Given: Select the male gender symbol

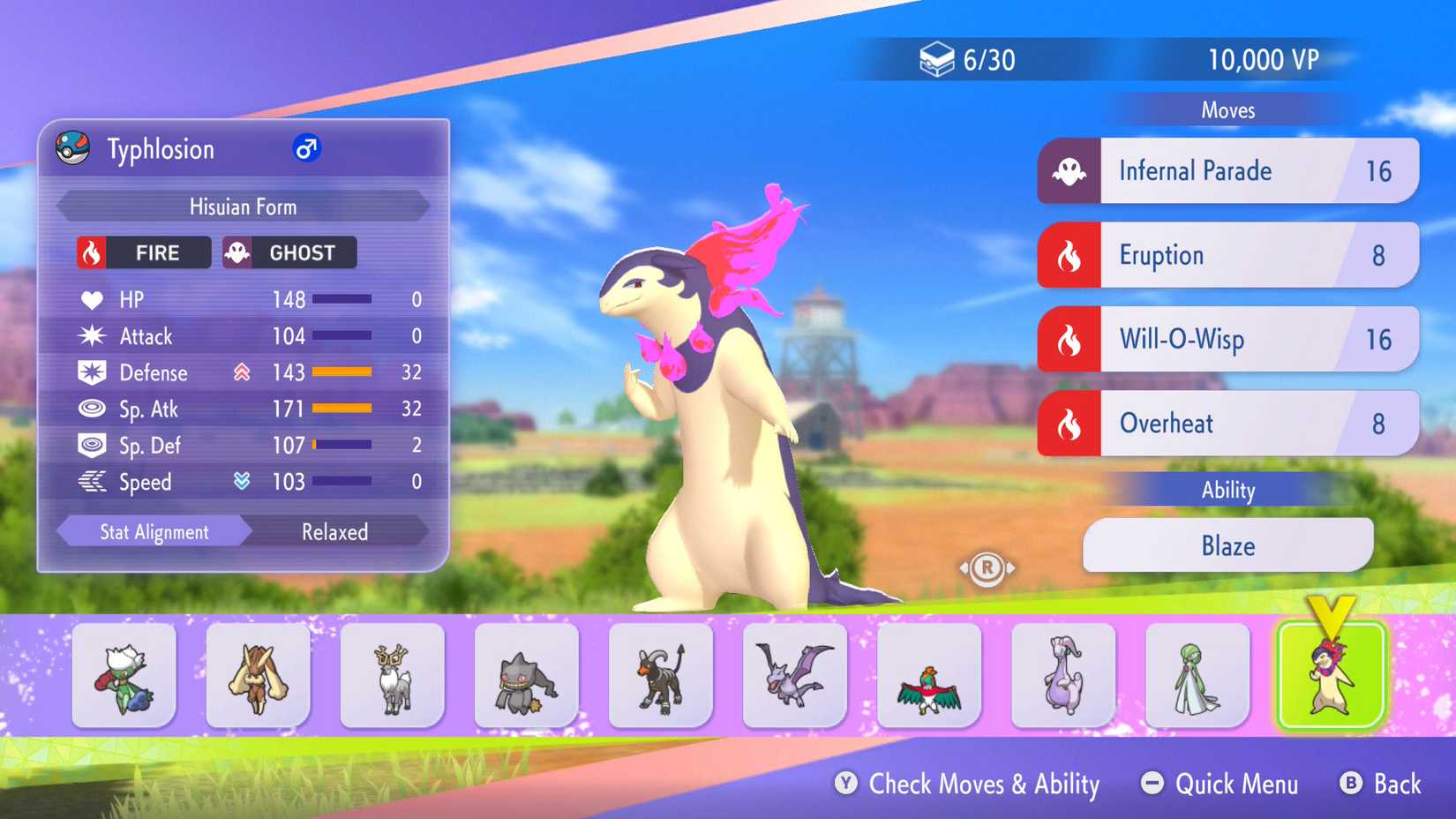Looking at the screenshot, I should tap(304, 149).
